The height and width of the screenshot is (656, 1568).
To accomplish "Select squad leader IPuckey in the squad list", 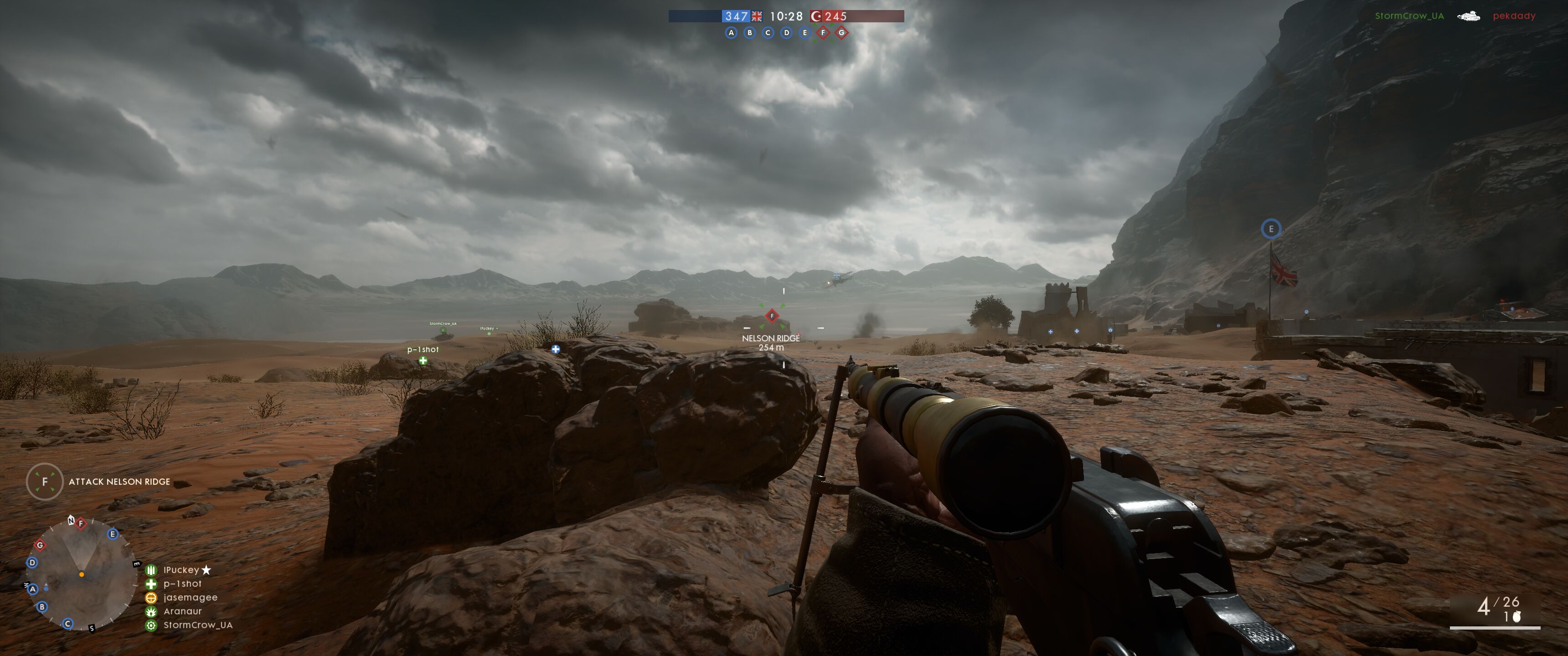I will point(181,569).
